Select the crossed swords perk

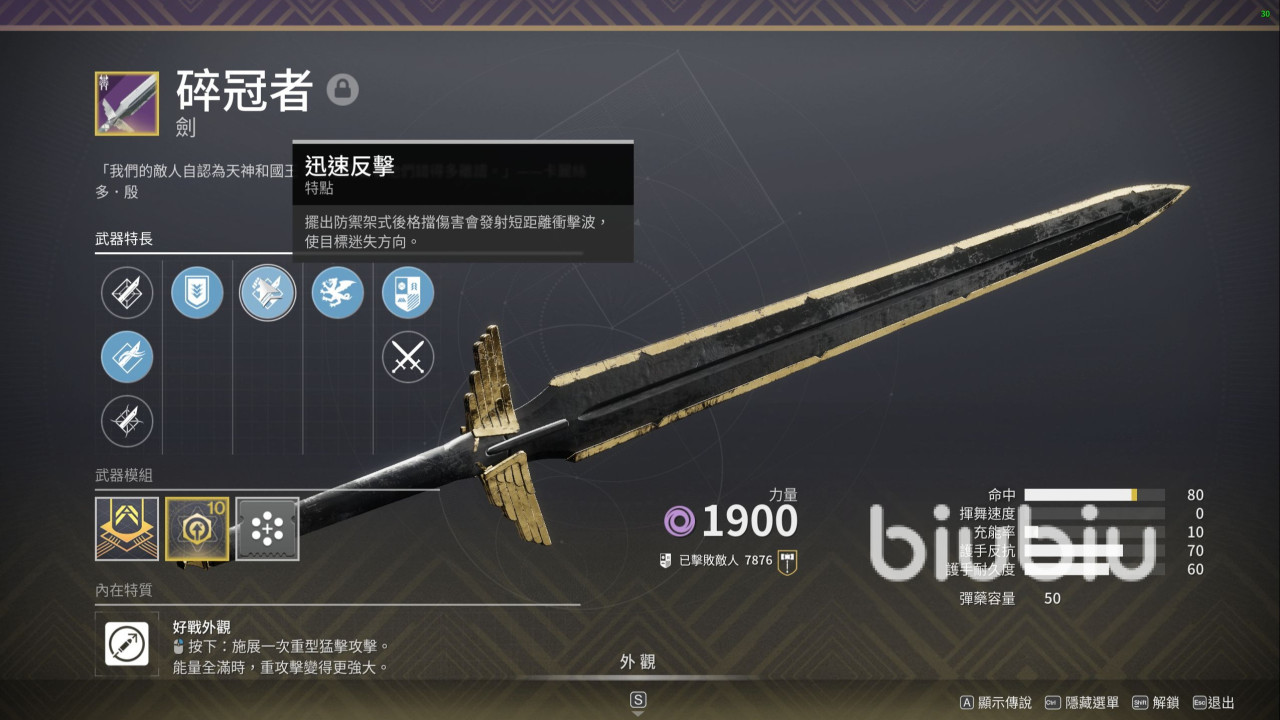408,357
